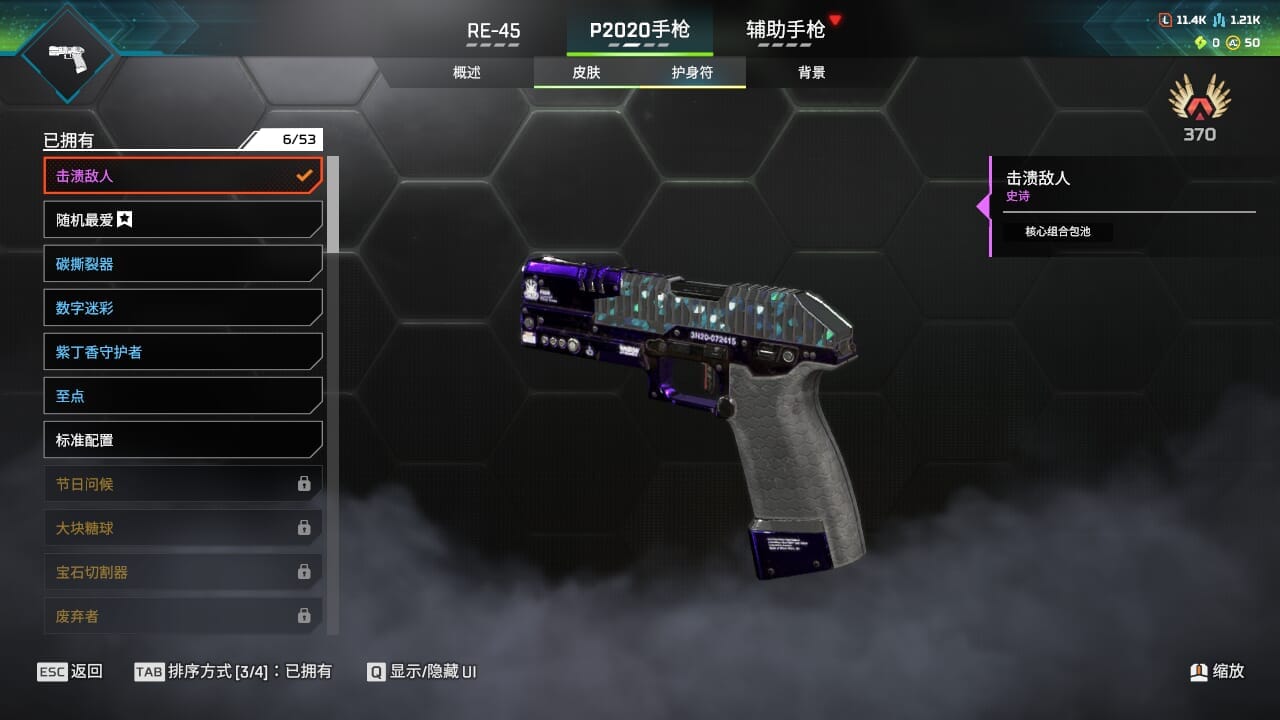Open the 护身符 charms tab
This screenshot has height=720, width=1280.
pos(692,73)
